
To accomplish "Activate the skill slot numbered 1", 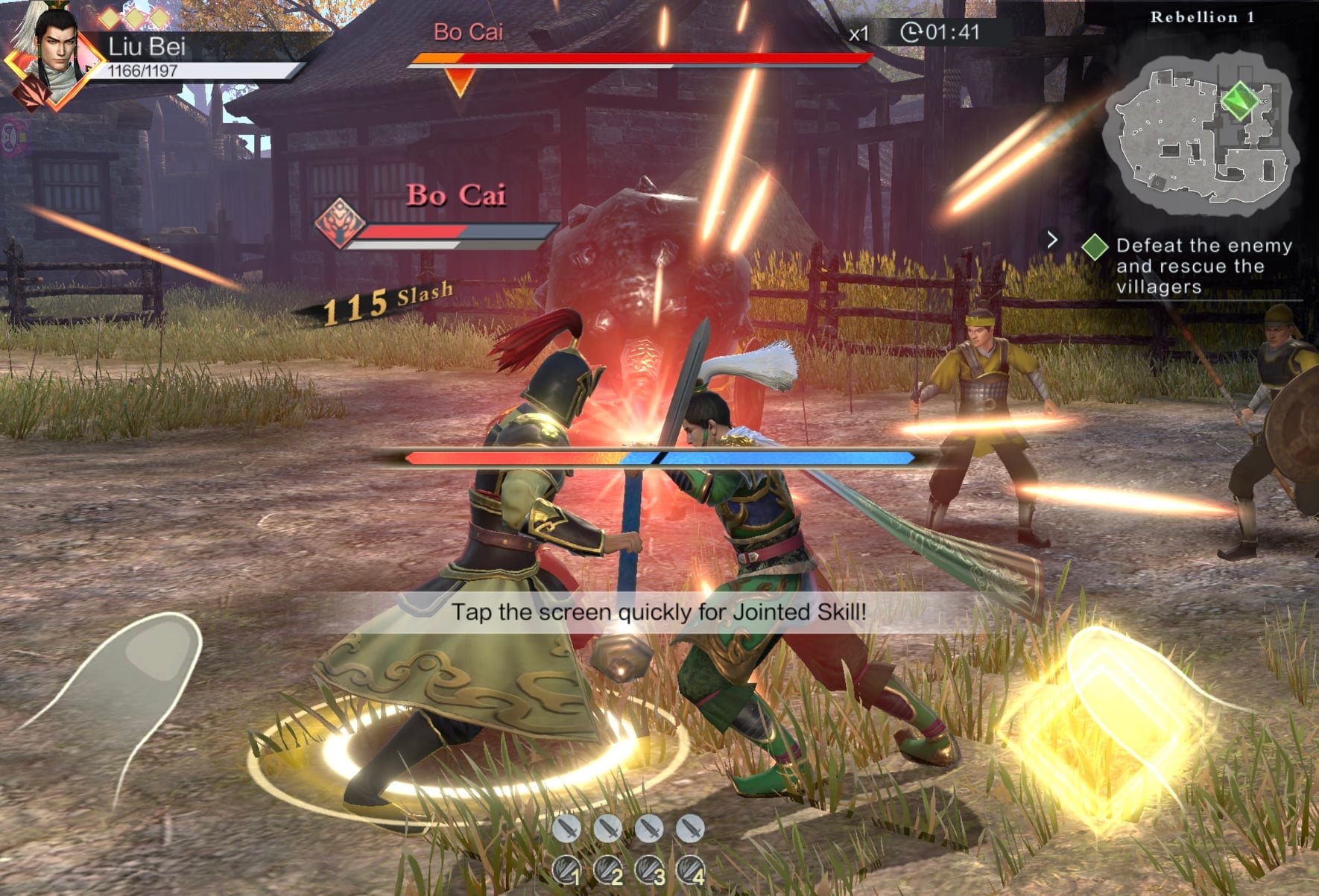I will click(566, 869).
